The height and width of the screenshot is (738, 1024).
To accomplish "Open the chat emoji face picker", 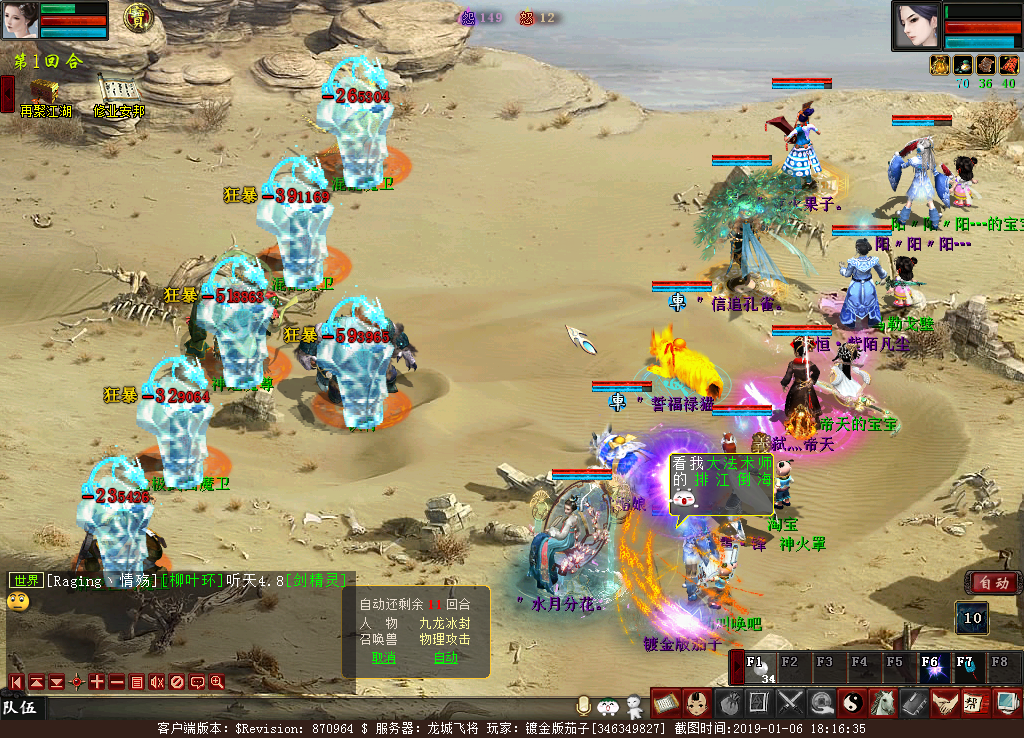I will [x=18, y=601].
